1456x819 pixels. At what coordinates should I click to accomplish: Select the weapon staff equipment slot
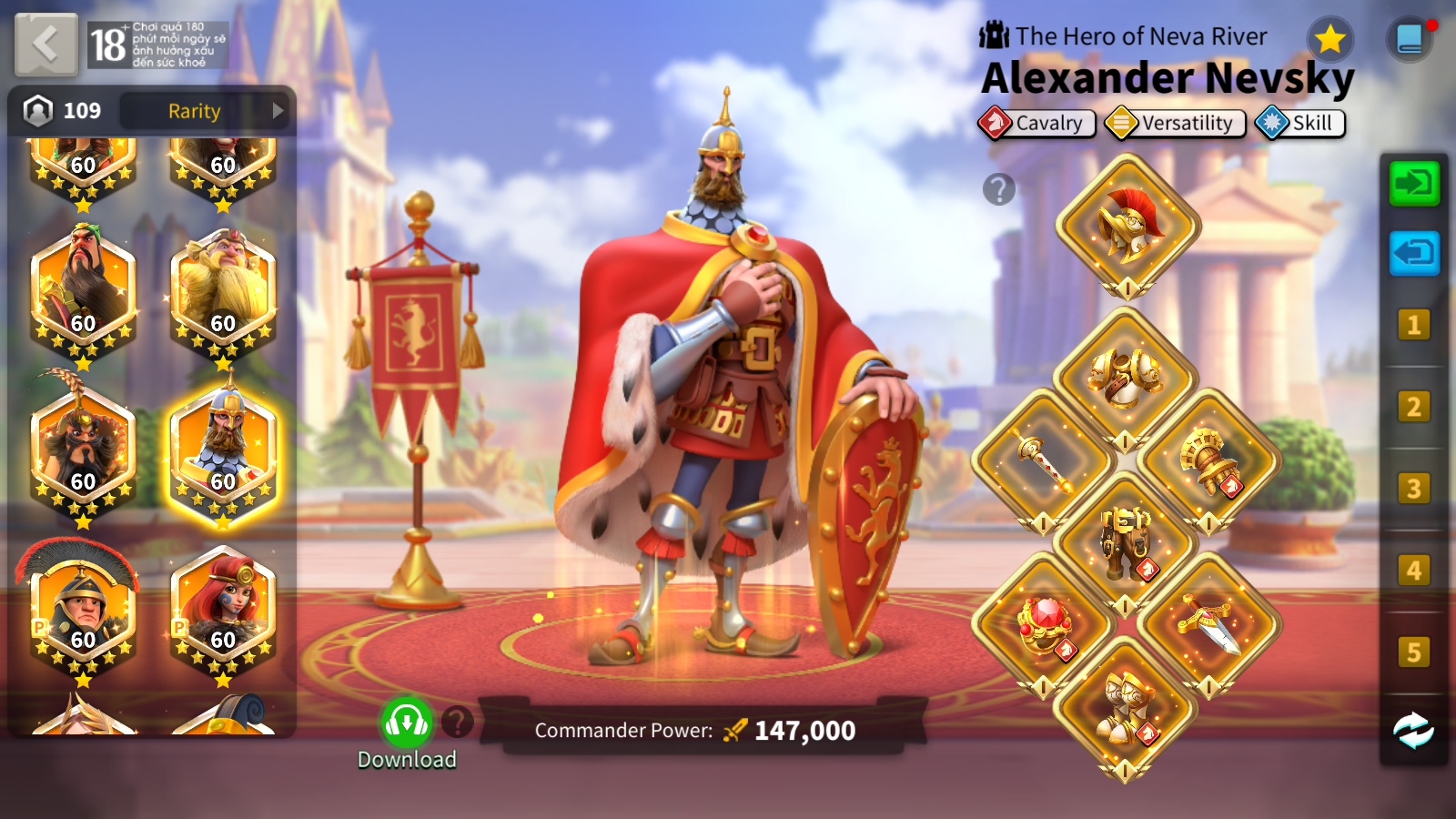click(1044, 460)
